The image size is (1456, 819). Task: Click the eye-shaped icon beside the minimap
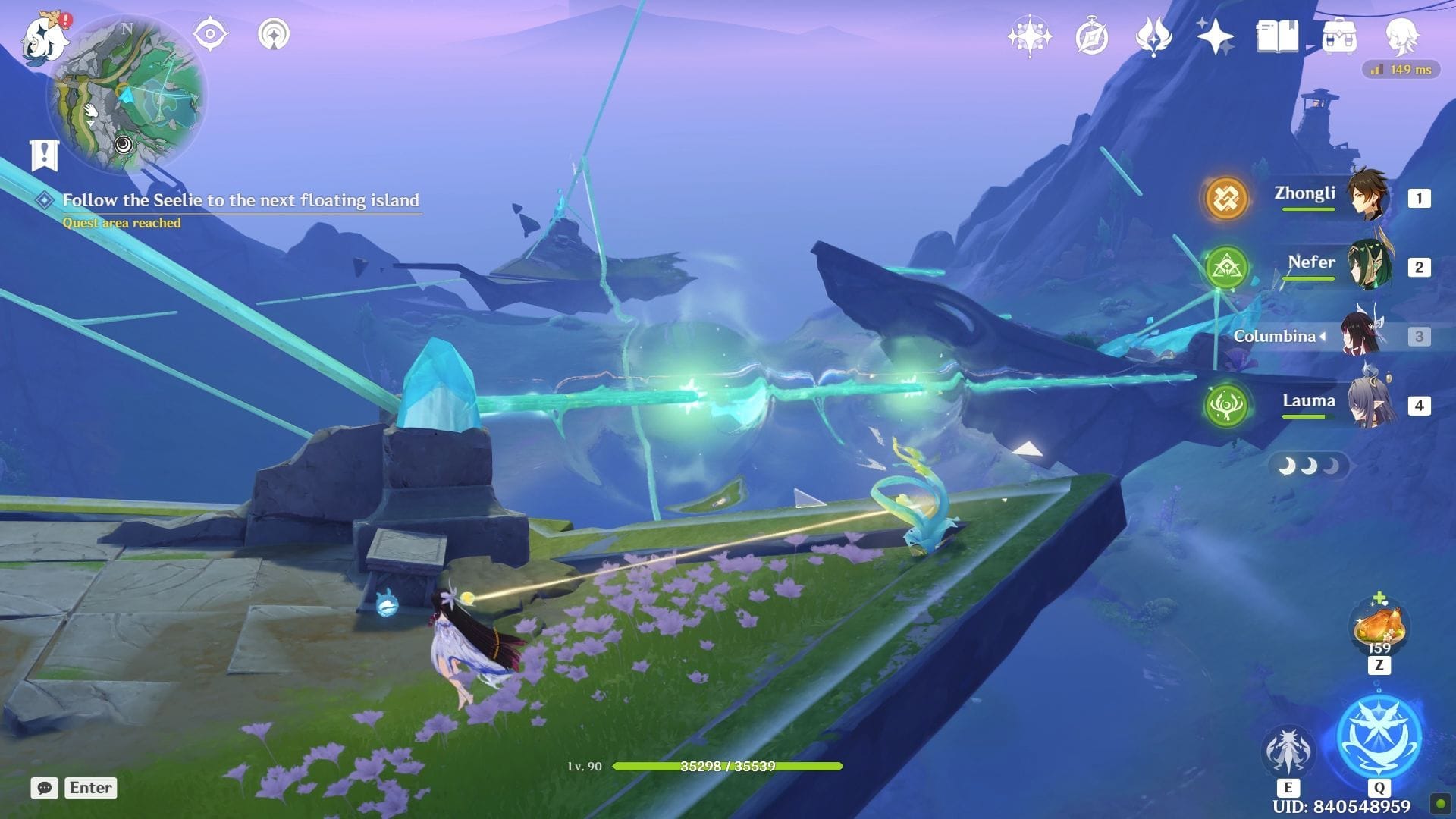pos(210,34)
